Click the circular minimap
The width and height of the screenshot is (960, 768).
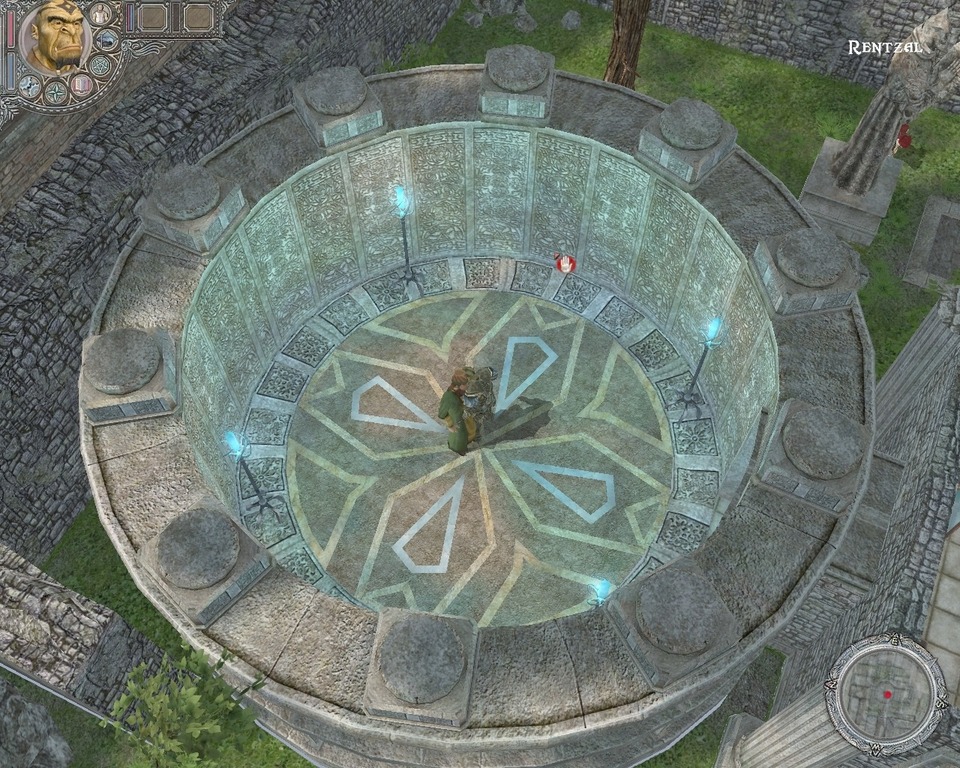pos(885,692)
